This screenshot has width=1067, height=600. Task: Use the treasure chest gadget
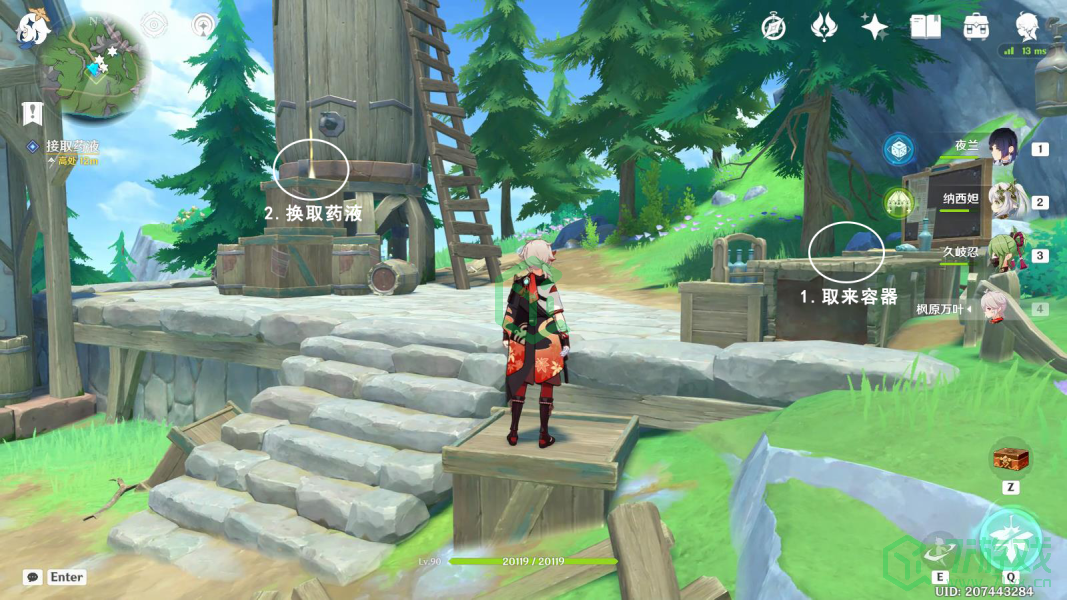click(1011, 459)
